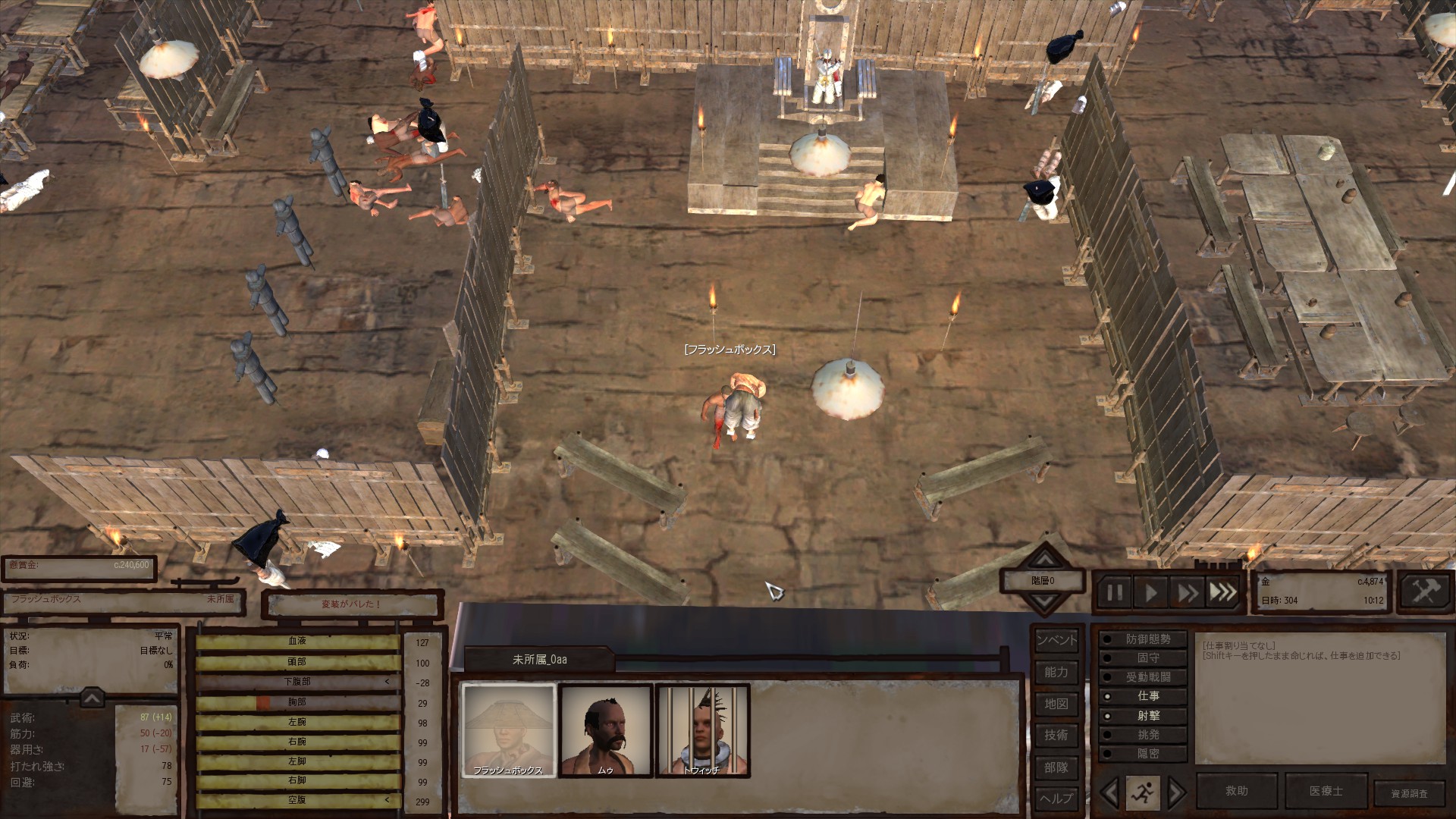1456x819 pixels.
Task: Open the 部隊 (squad) panel
Action: tap(1056, 767)
